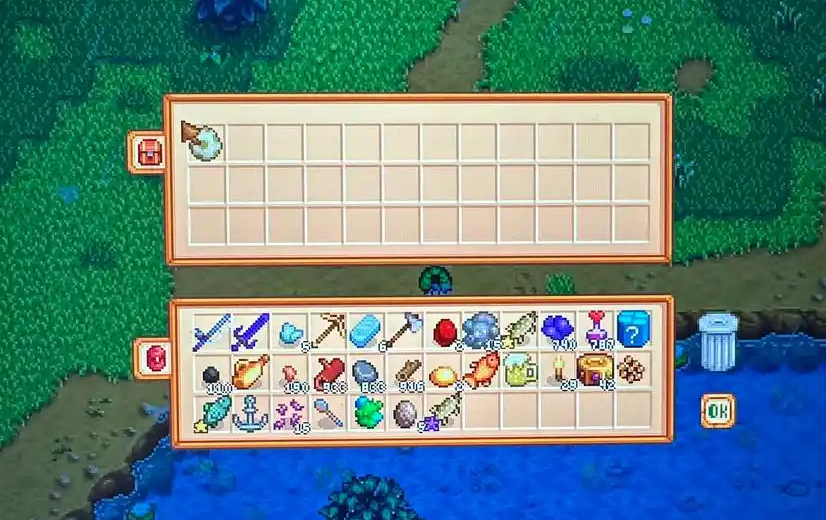Confirm with the green OK button
826x520 pixels.
click(717, 410)
